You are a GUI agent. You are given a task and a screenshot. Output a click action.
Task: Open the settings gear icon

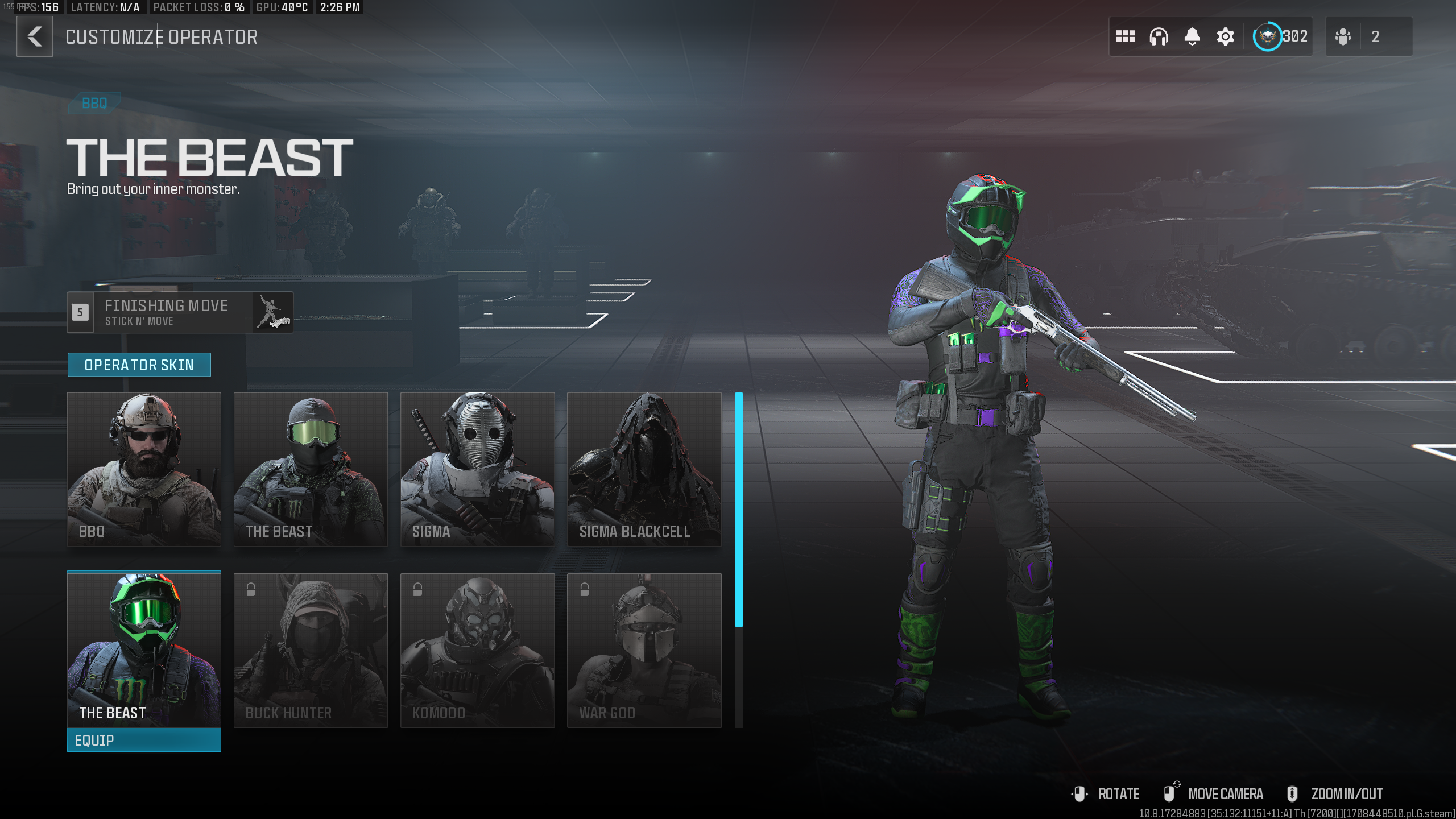[x=1225, y=36]
